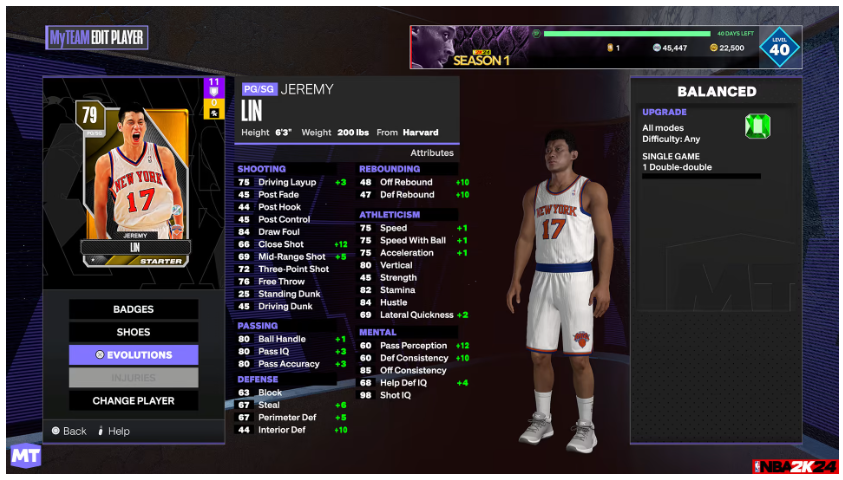
Task: Open the Level 40 diamond badge
Action: (779, 47)
